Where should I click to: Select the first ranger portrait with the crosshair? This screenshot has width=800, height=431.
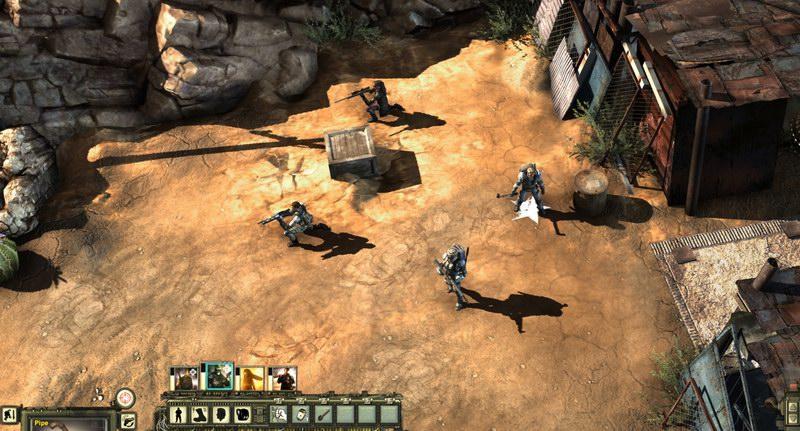[x=184, y=378]
